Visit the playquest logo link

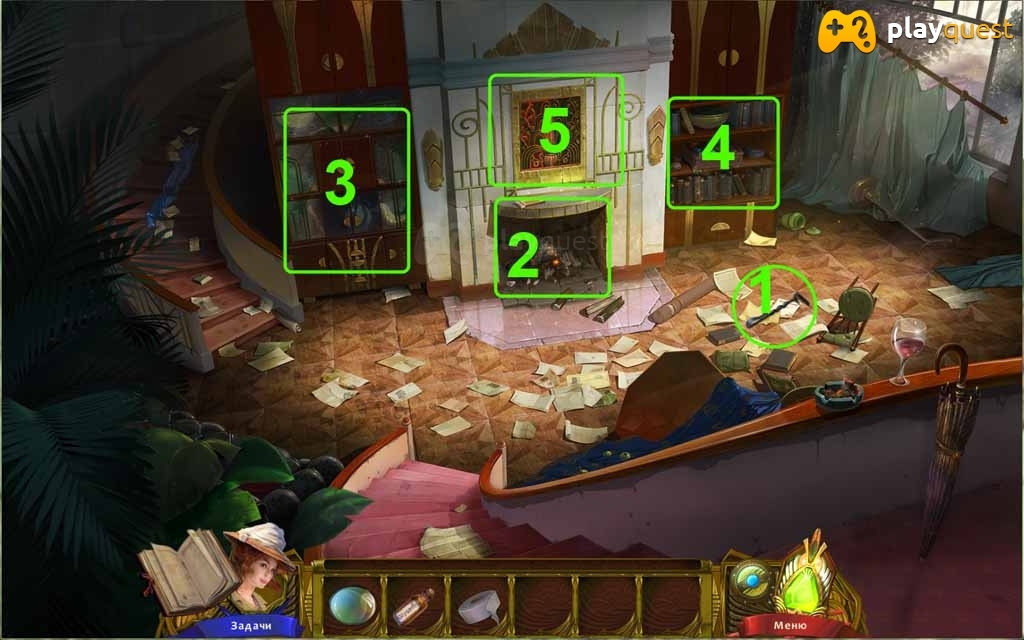pyautogui.click(x=914, y=31)
